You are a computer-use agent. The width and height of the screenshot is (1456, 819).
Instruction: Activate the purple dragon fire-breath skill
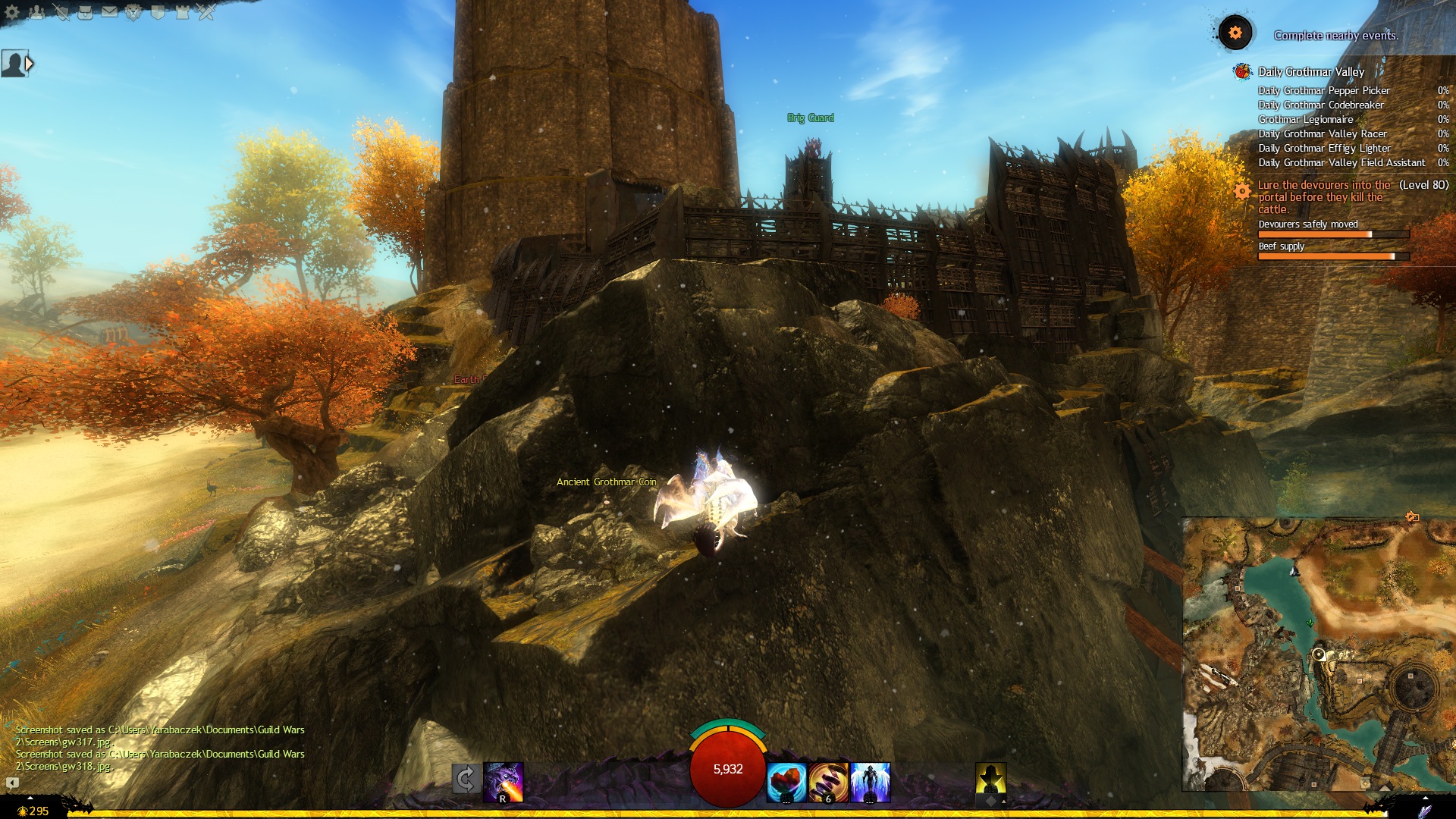504,781
